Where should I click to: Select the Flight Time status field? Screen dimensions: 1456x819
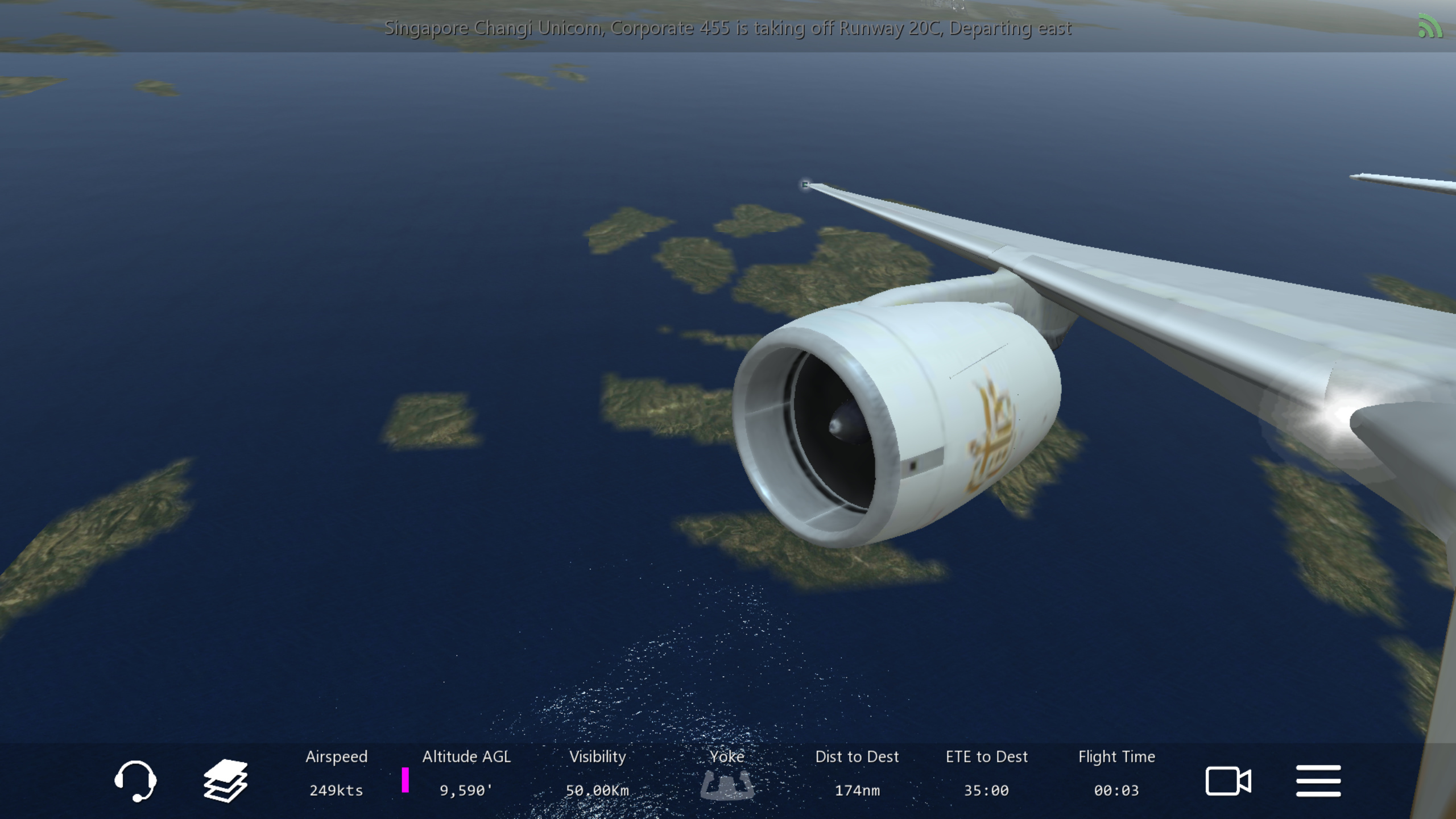pos(1116,773)
